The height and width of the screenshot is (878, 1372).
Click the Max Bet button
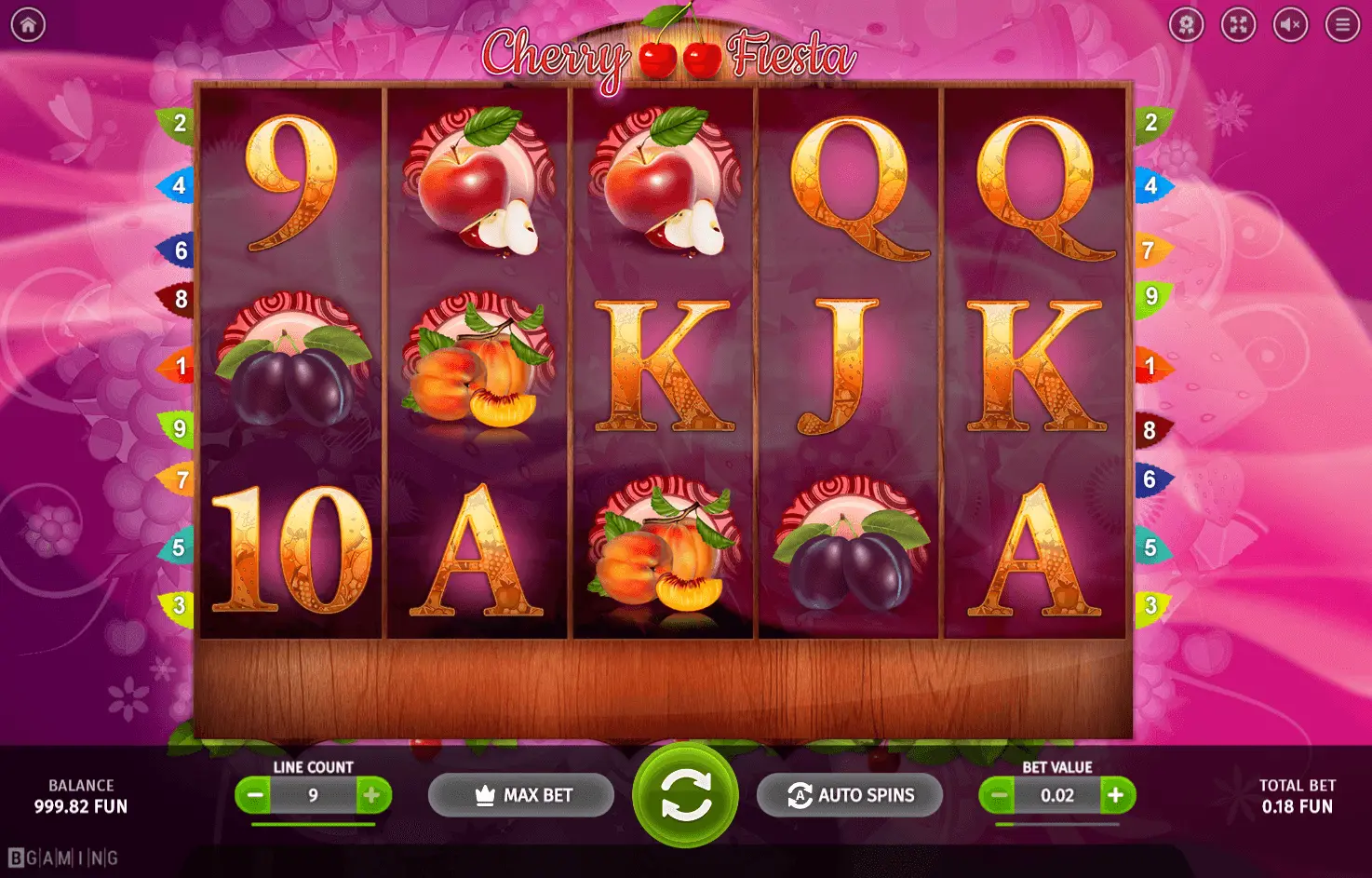coord(521,795)
